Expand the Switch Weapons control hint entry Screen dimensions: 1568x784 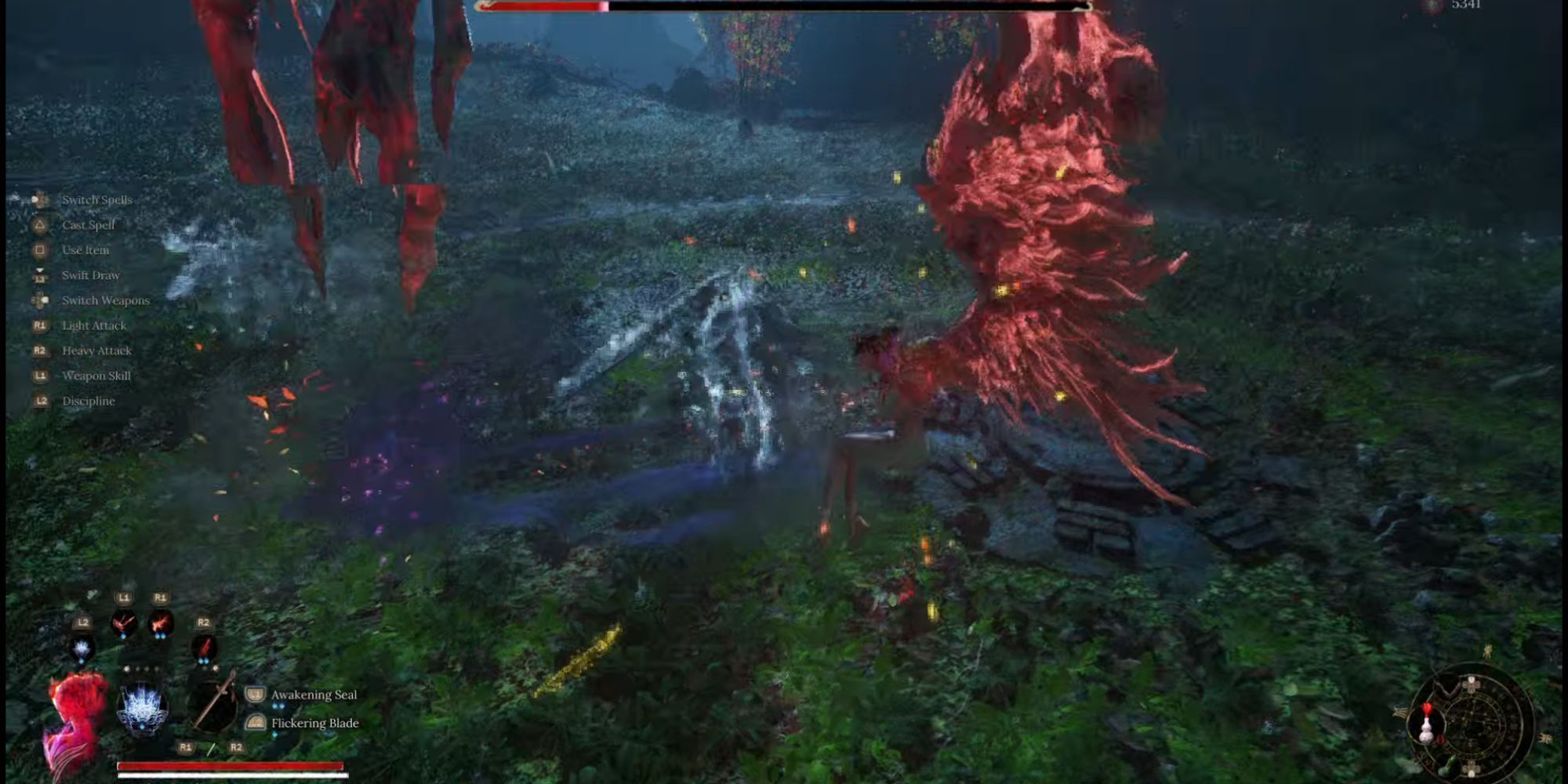pyautogui.click(x=106, y=300)
